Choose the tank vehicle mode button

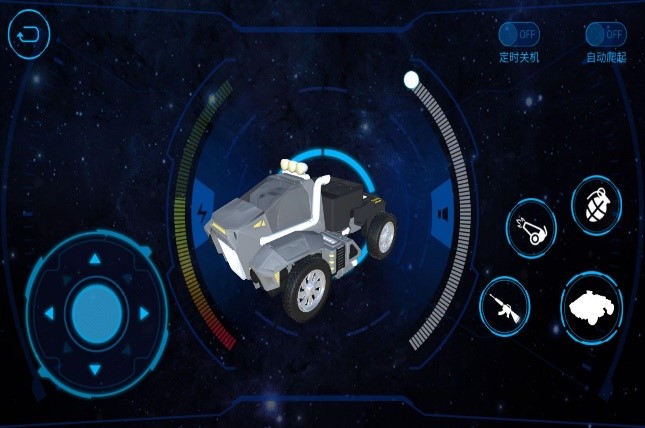(590, 307)
